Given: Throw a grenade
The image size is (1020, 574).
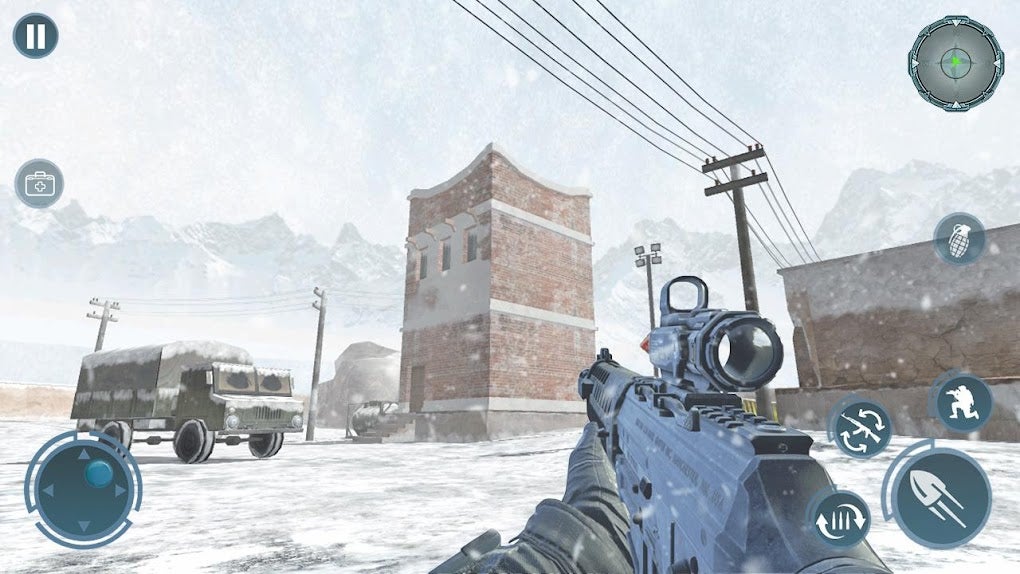Looking at the screenshot, I should click(x=960, y=240).
